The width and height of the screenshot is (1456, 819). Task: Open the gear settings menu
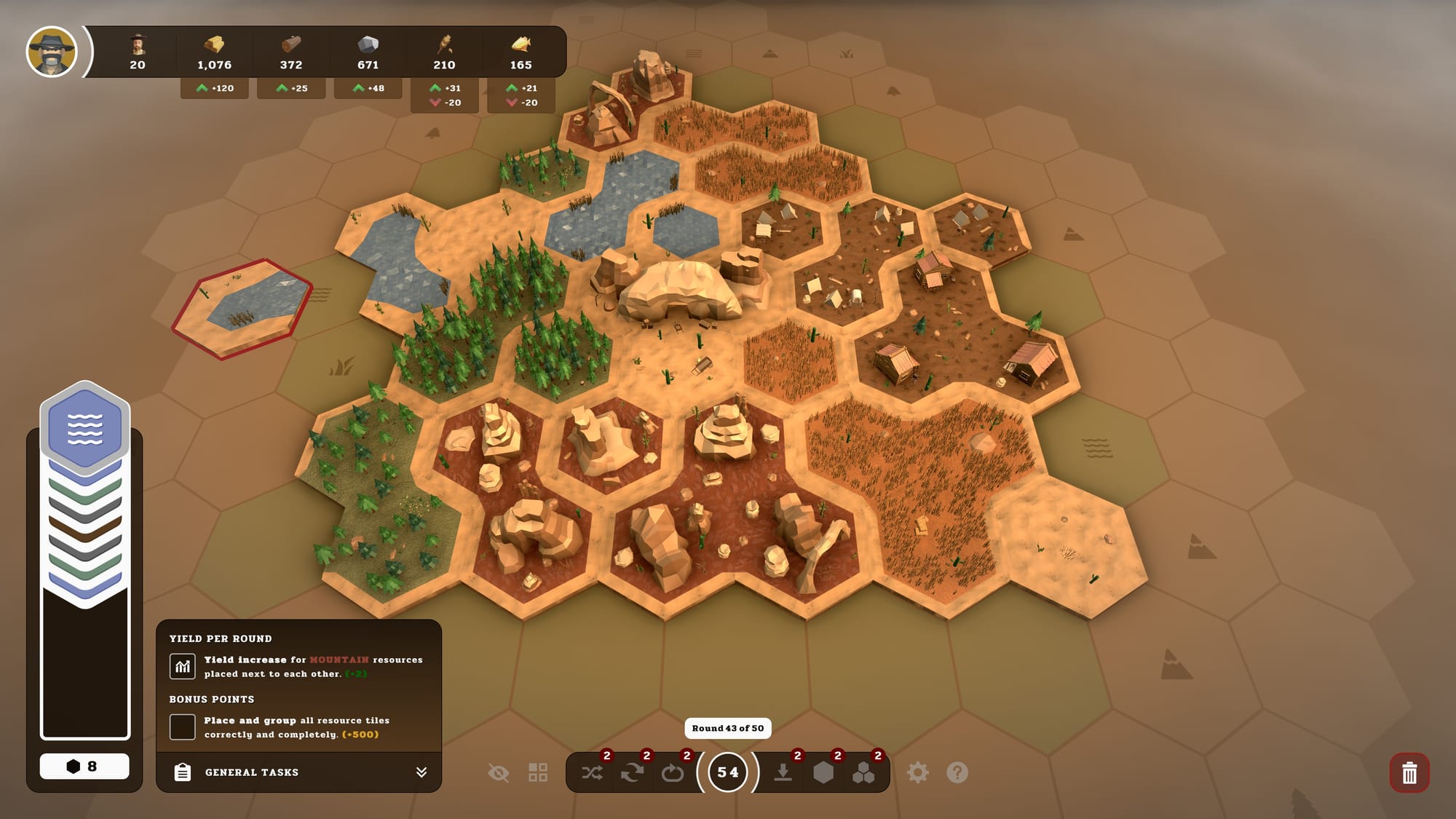[x=917, y=772]
